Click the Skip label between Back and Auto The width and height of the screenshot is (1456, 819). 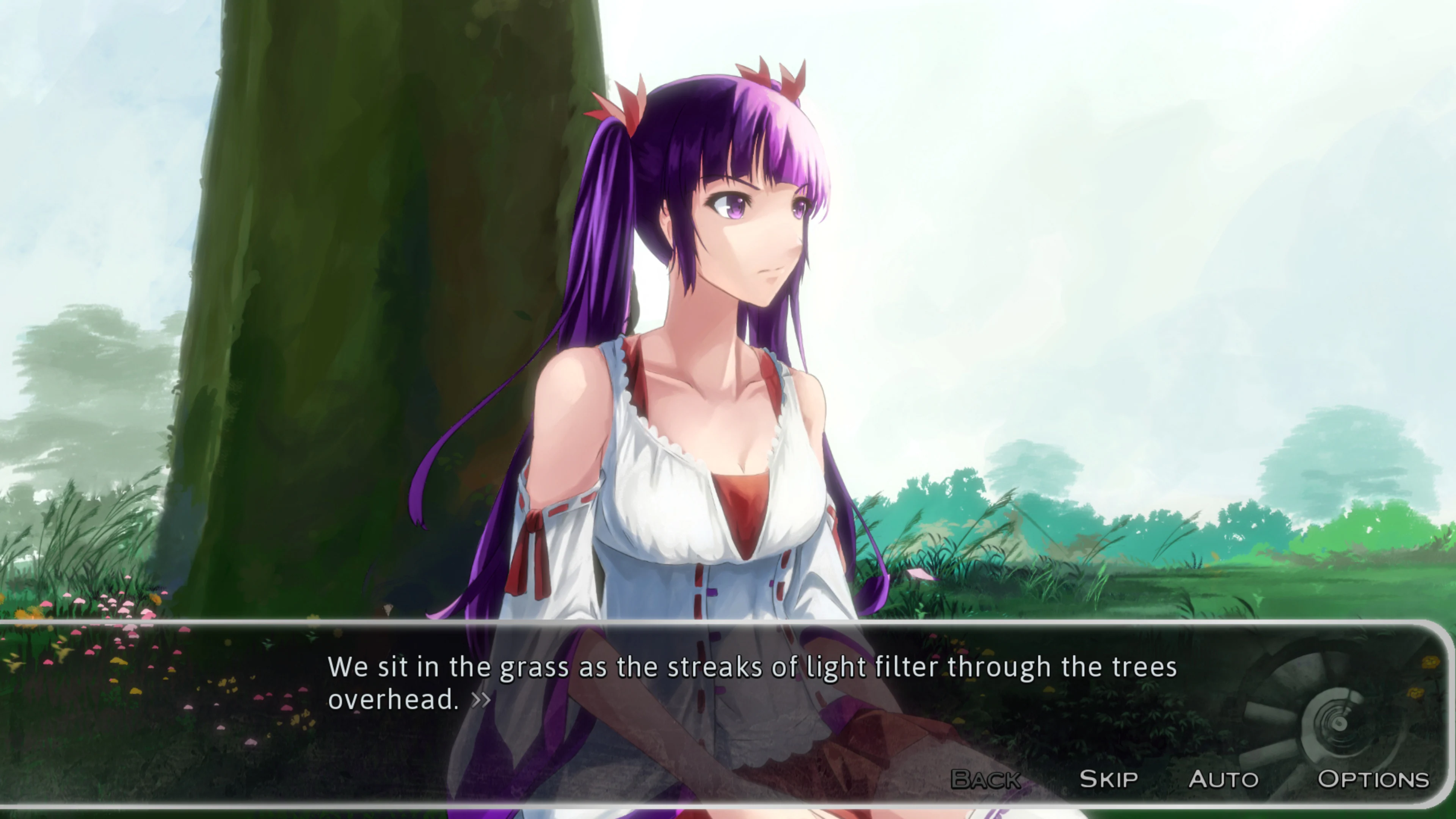click(1109, 779)
